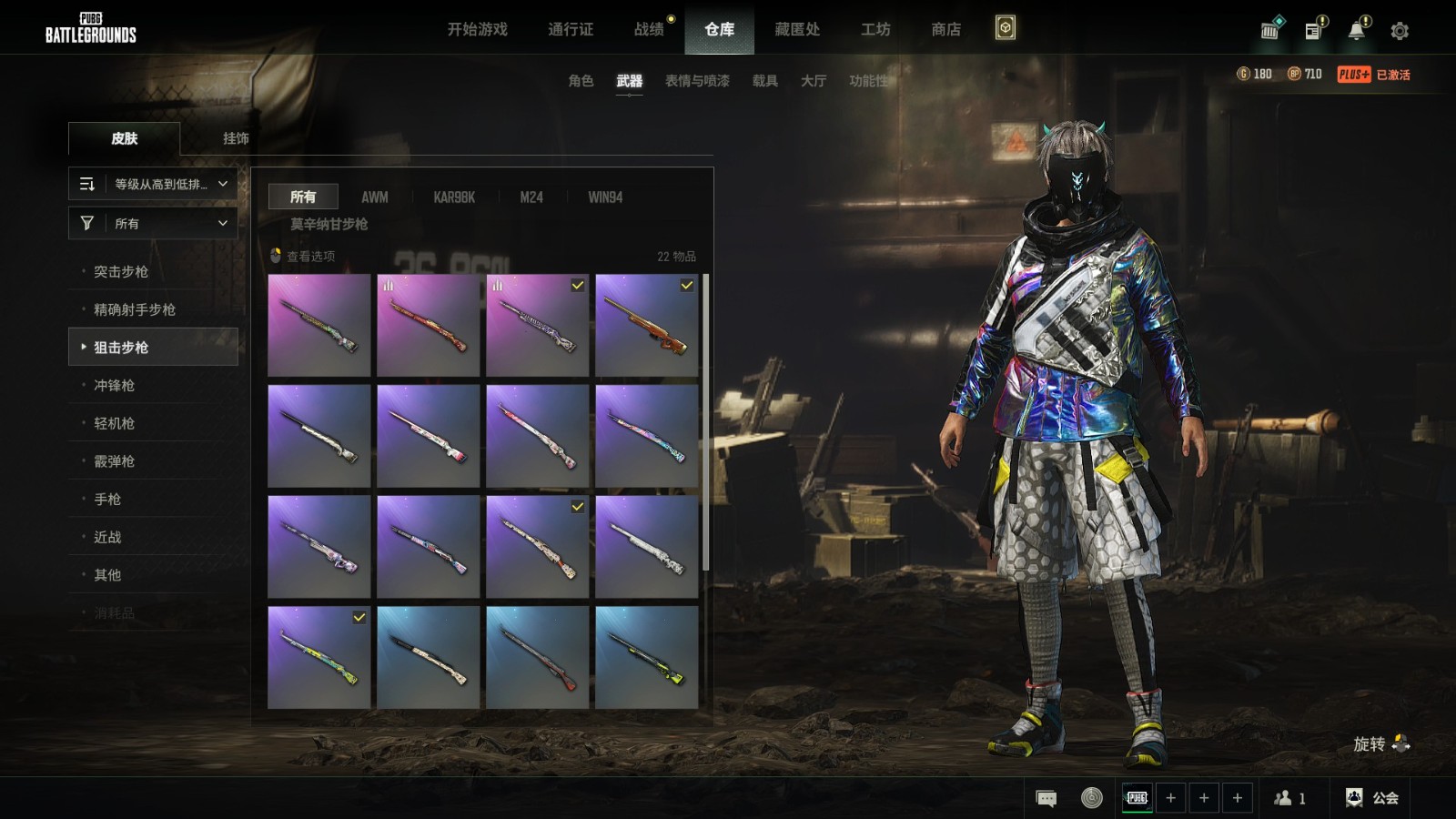This screenshot has width=1456, height=819.
Task: Switch to the 挂饰 charms tab
Action: (x=236, y=138)
